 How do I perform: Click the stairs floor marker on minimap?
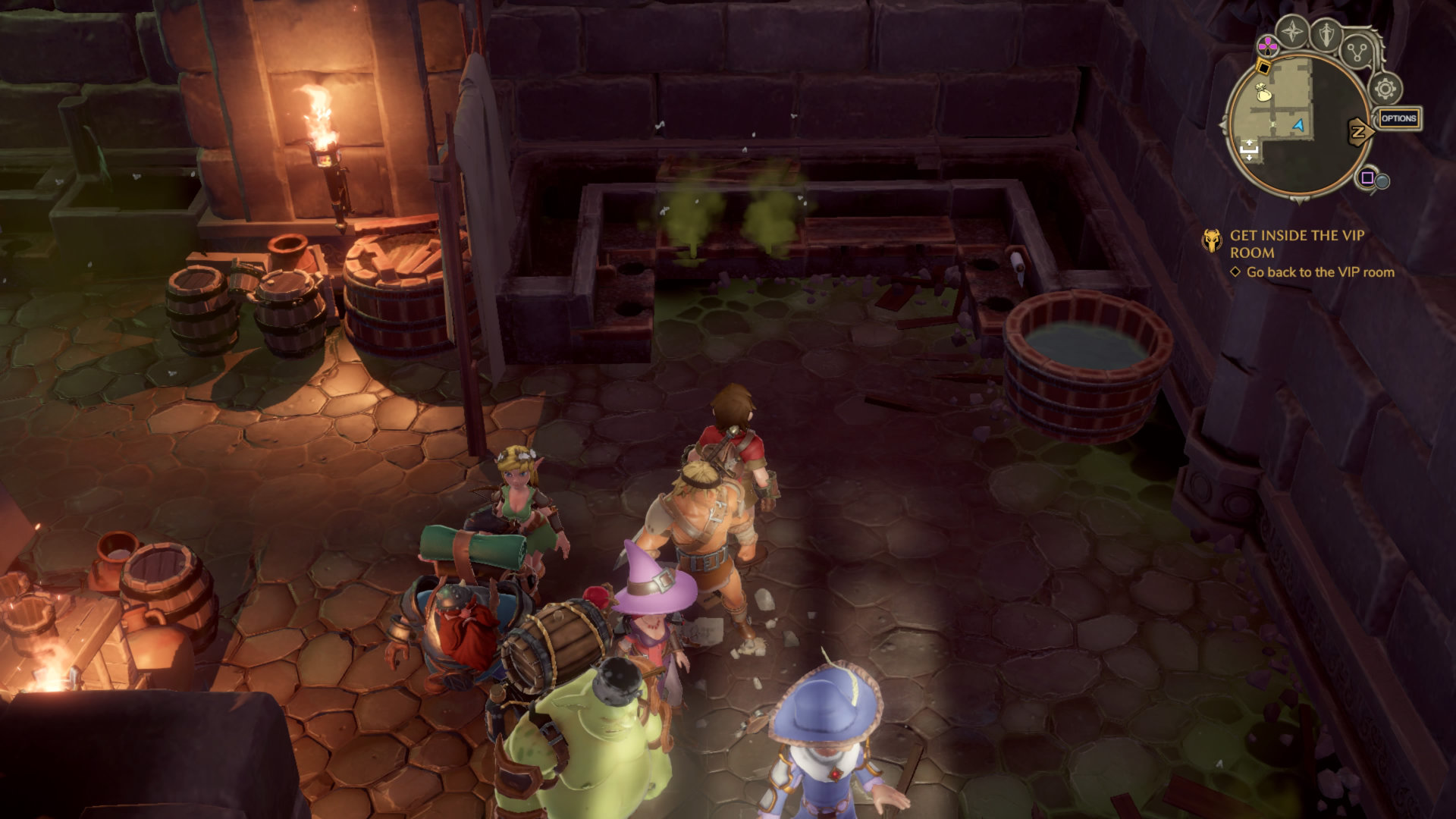pos(1248,149)
